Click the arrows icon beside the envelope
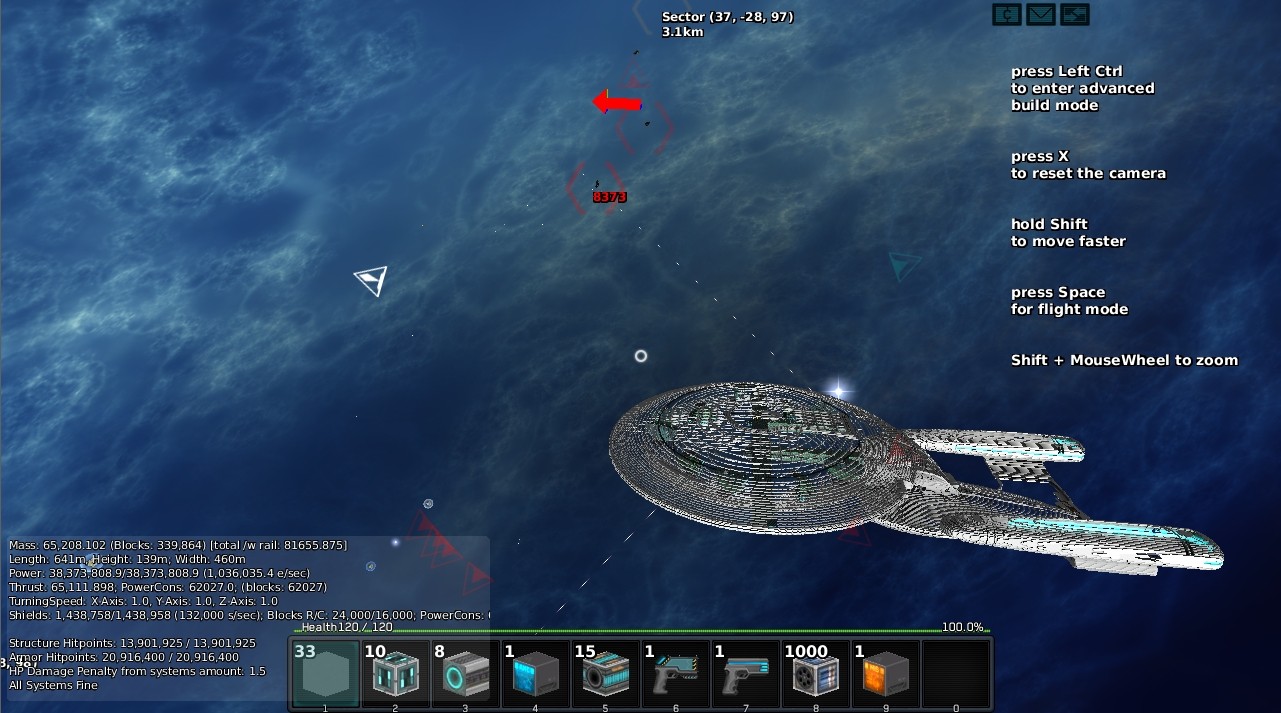This screenshot has width=1281, height=713. click(1075, 14)
